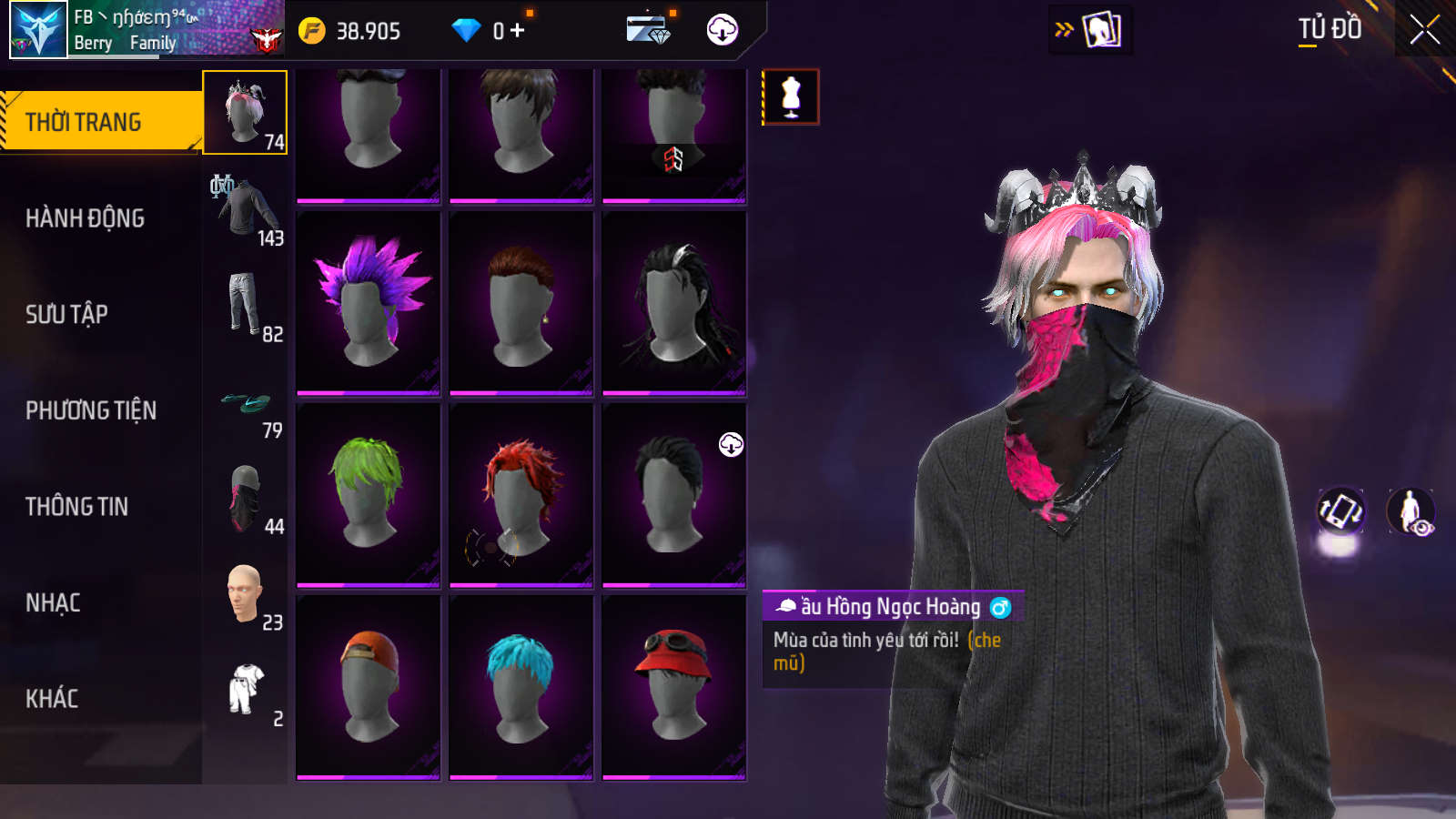1456x819 pixels.
Task: Close the wardrobe screen with the X
Action: click(x=1424, y=30)
